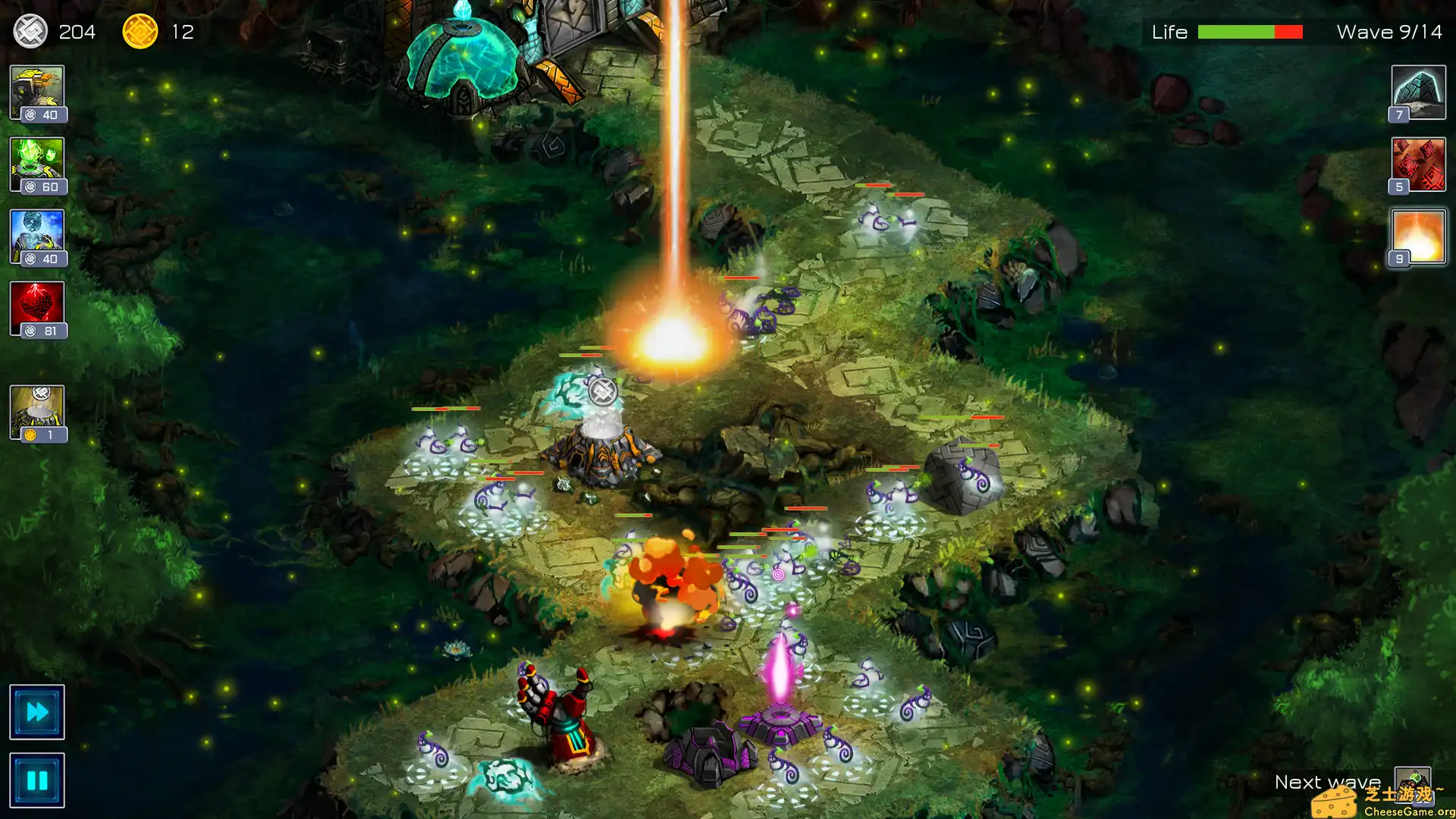
Task: Select the blue frost tower costing 40
Action: pos(38,234)
